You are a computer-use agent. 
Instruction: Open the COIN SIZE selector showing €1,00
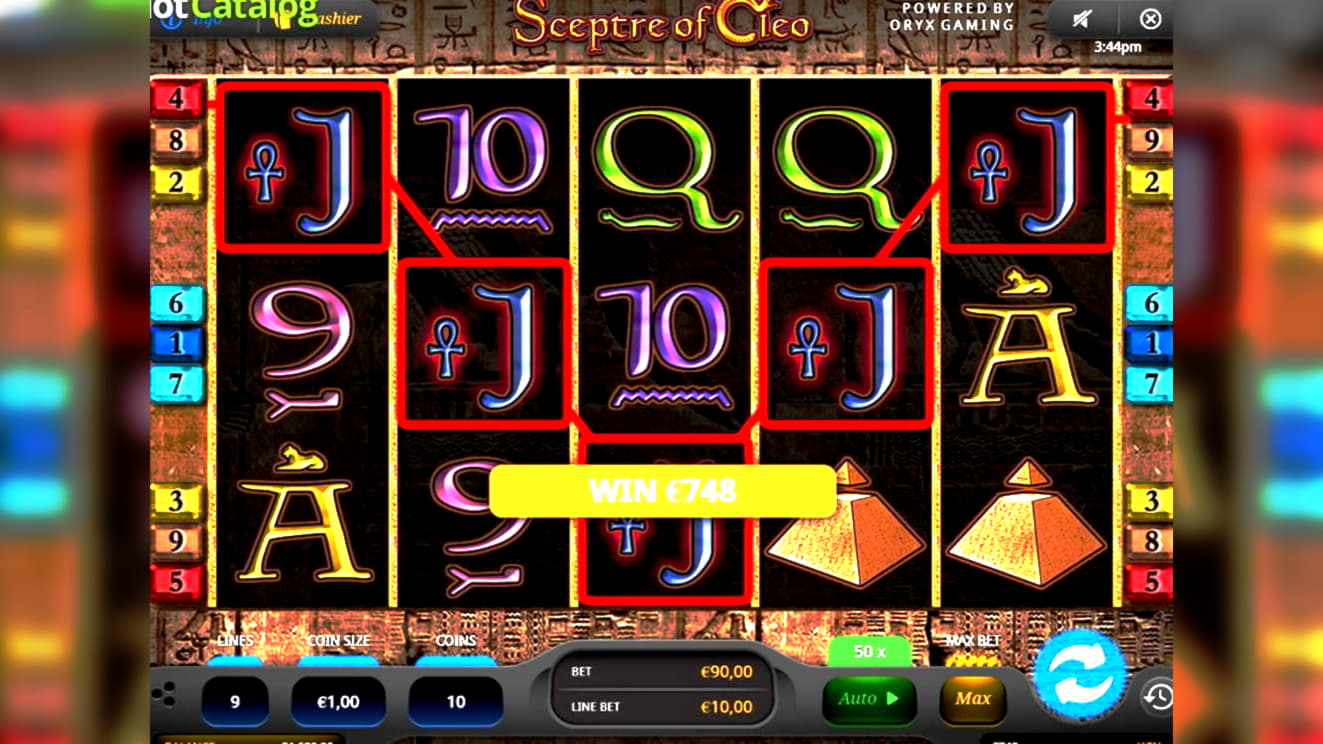pyautogui.click(x=337, y=699)
